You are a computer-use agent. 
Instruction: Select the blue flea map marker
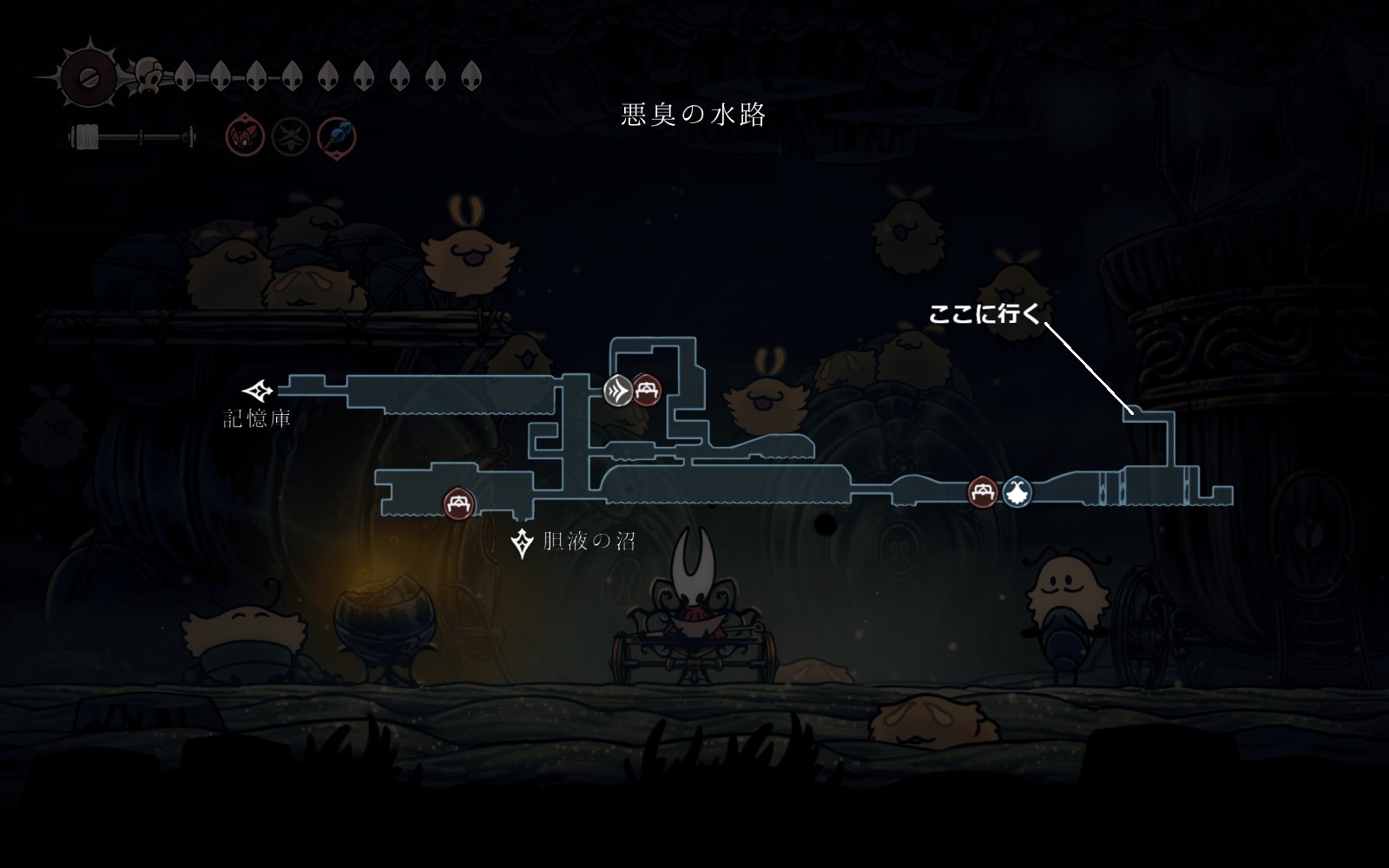1017,493
